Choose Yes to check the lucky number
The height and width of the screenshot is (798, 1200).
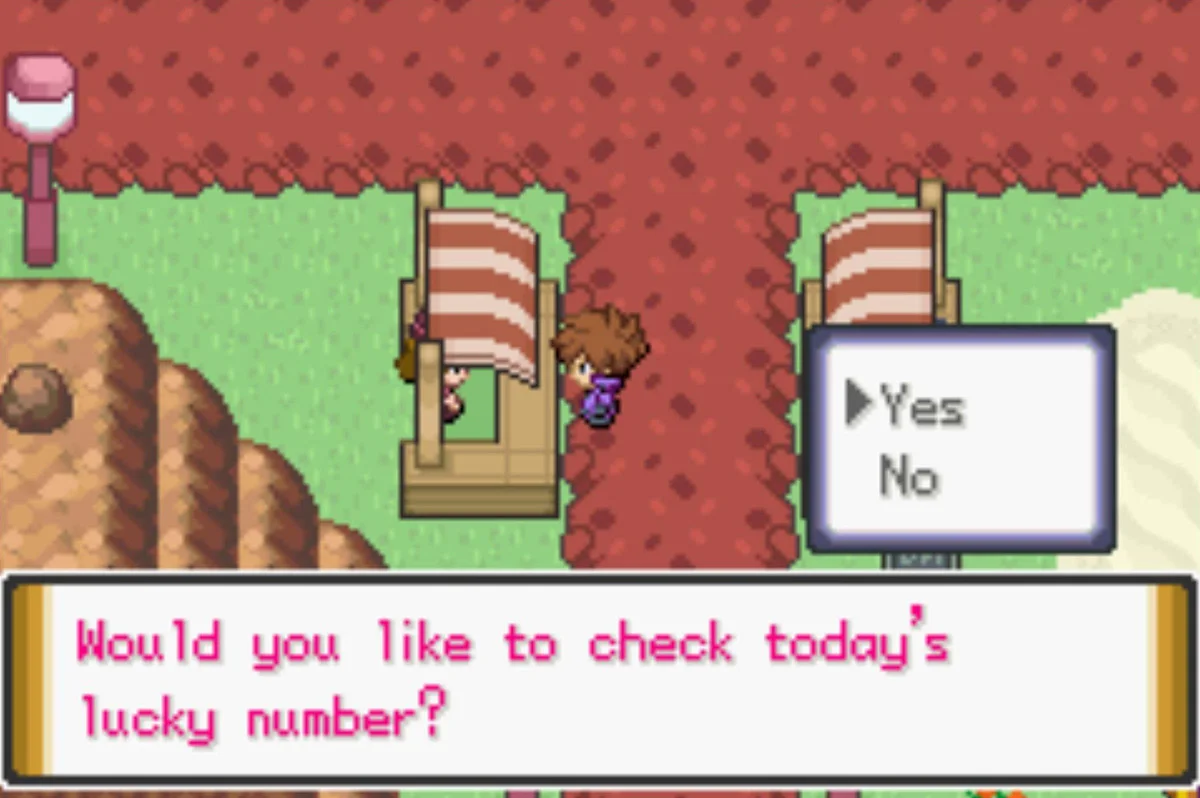pyautogui.click(x=921, y=407)
